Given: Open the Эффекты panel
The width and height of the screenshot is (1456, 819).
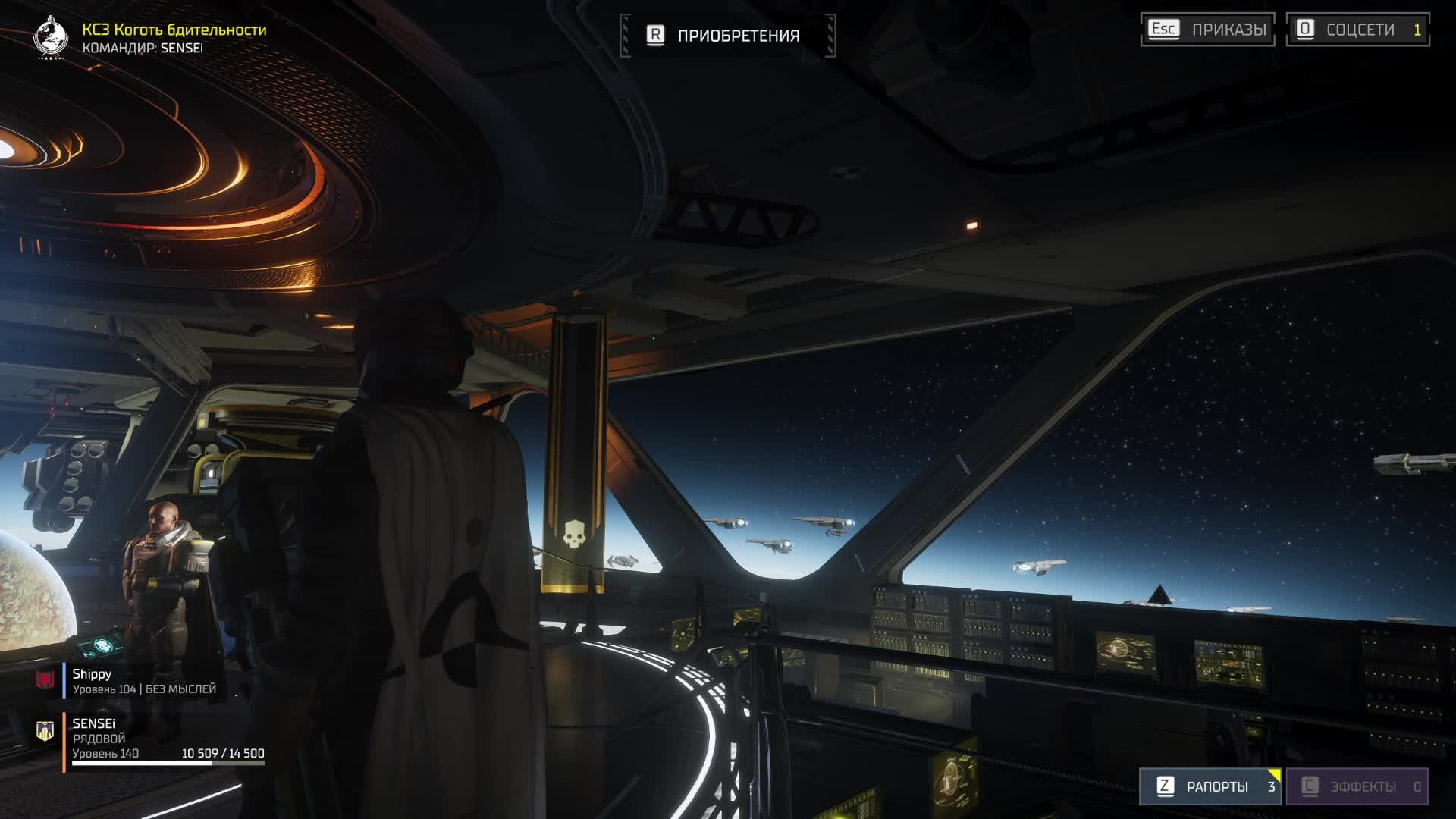Looking at the screenshot, I should [1357, 786].
